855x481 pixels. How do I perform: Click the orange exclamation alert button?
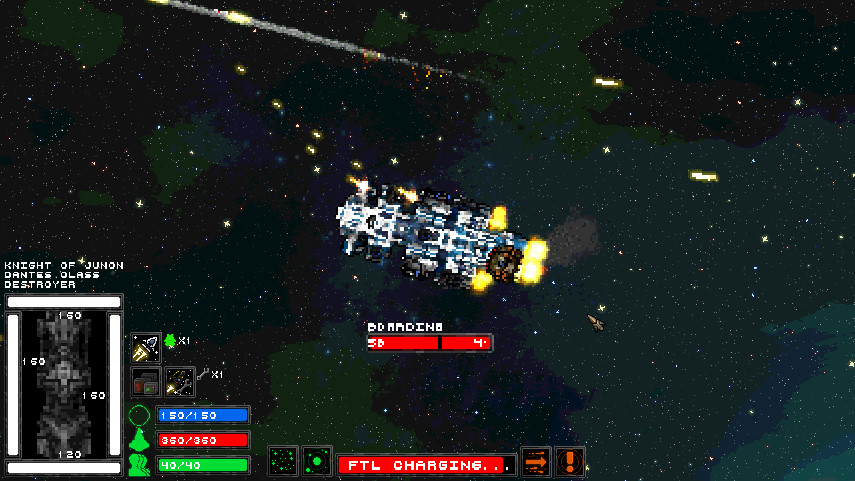pyautogui.click(x=571, y=462)
